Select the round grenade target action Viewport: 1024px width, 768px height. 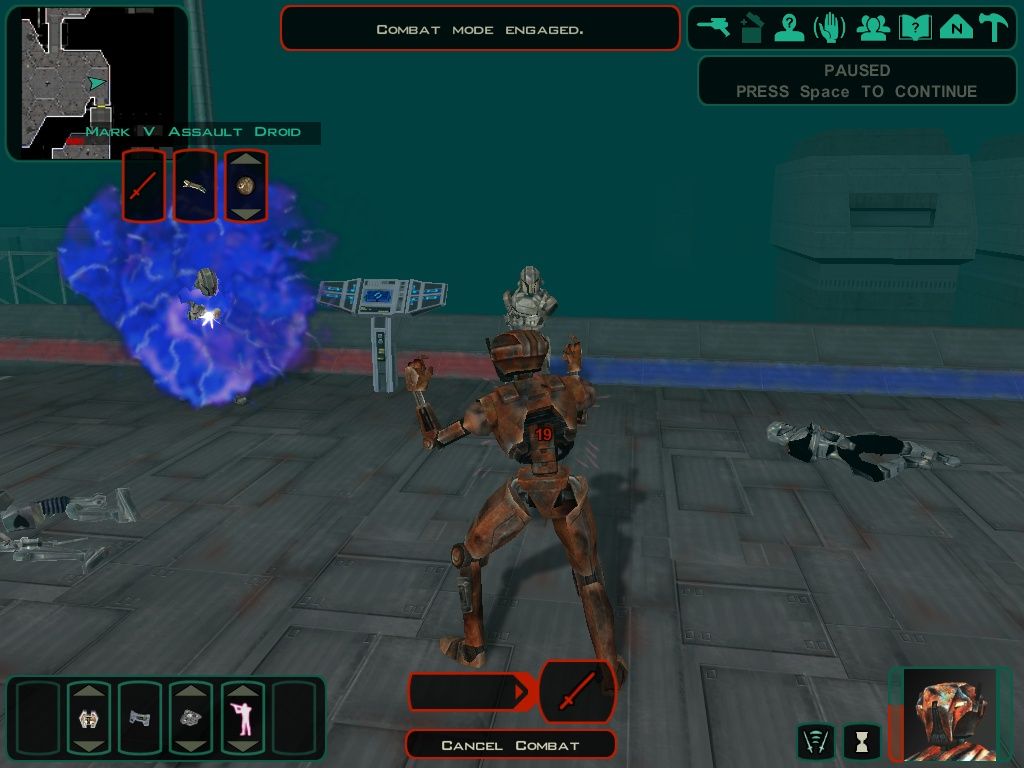[246, 186]
